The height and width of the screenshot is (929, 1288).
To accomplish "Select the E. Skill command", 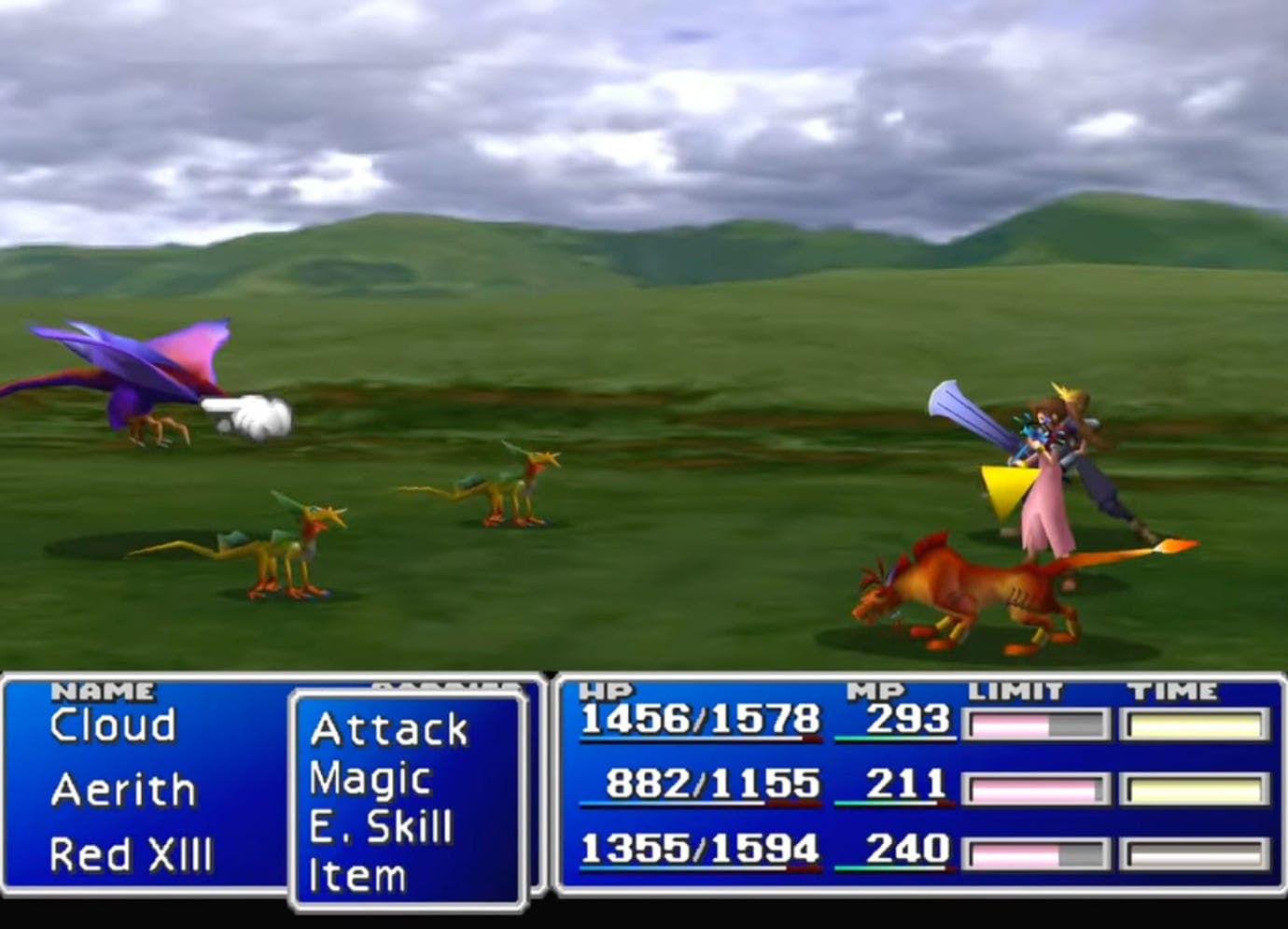I will (x=381, y=827).
